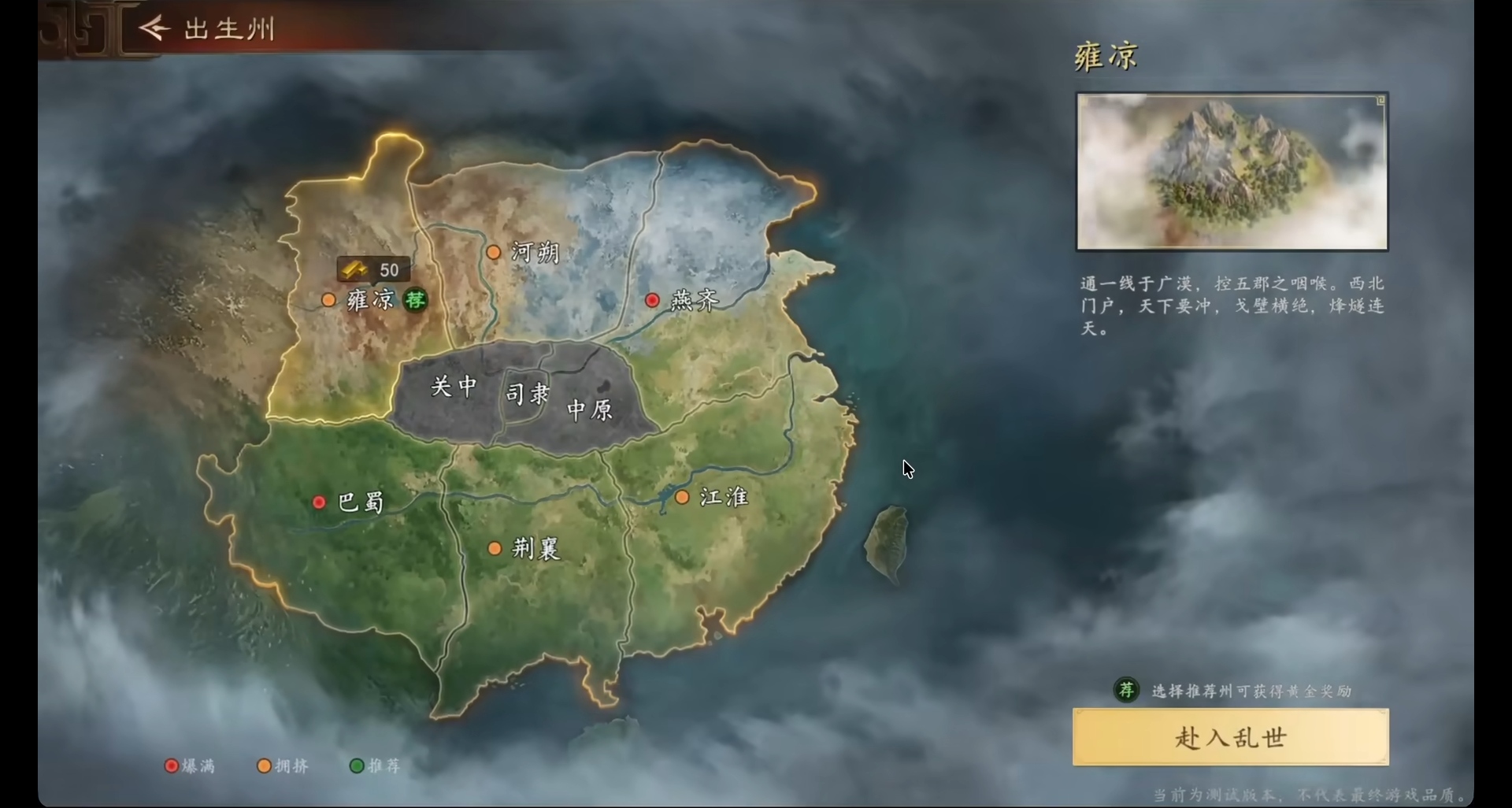Select the 雍凉 region marker

point(328,300)
